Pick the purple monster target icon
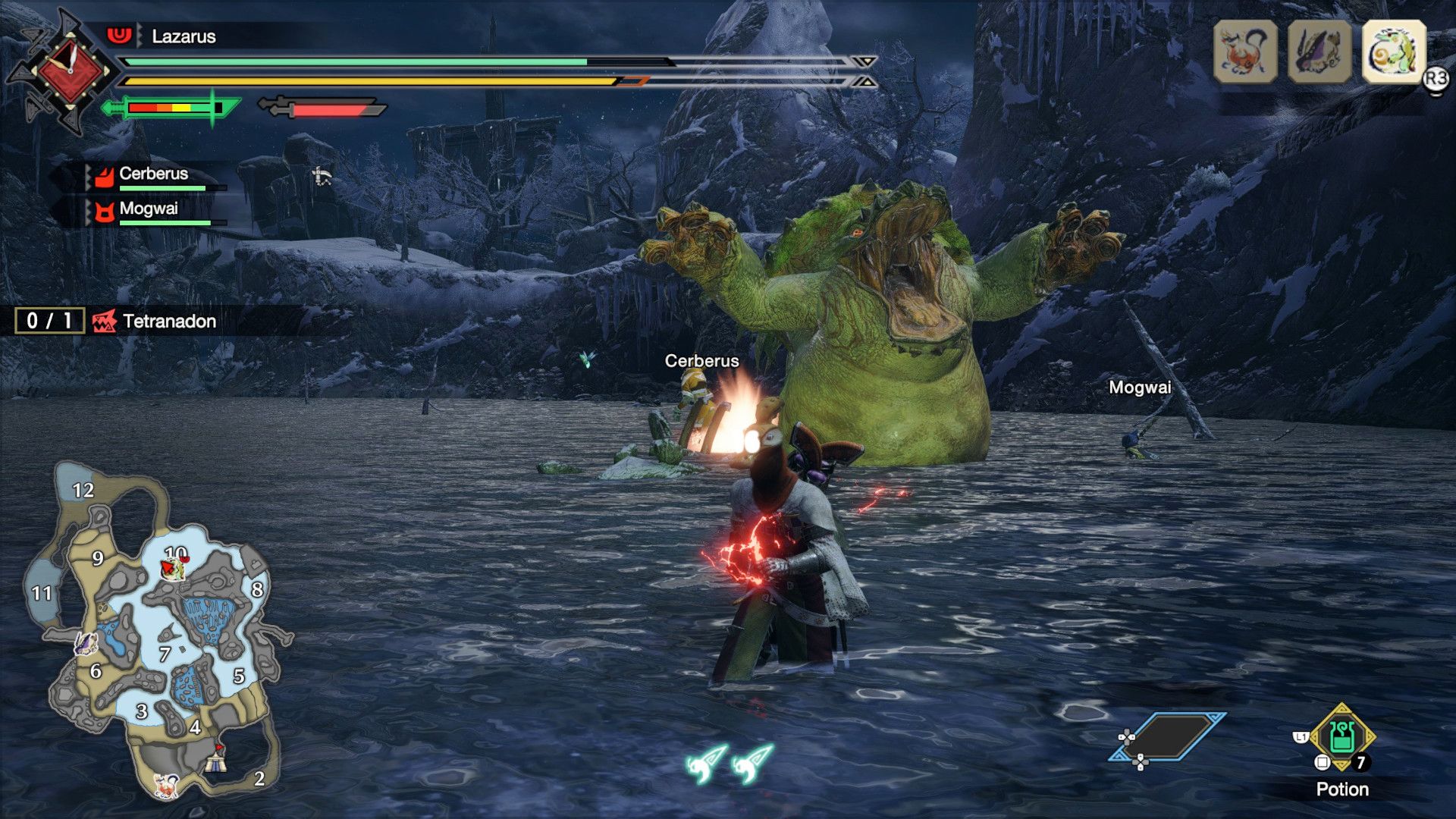This screenshot has width=1456, height=819. coord(1319,52)
